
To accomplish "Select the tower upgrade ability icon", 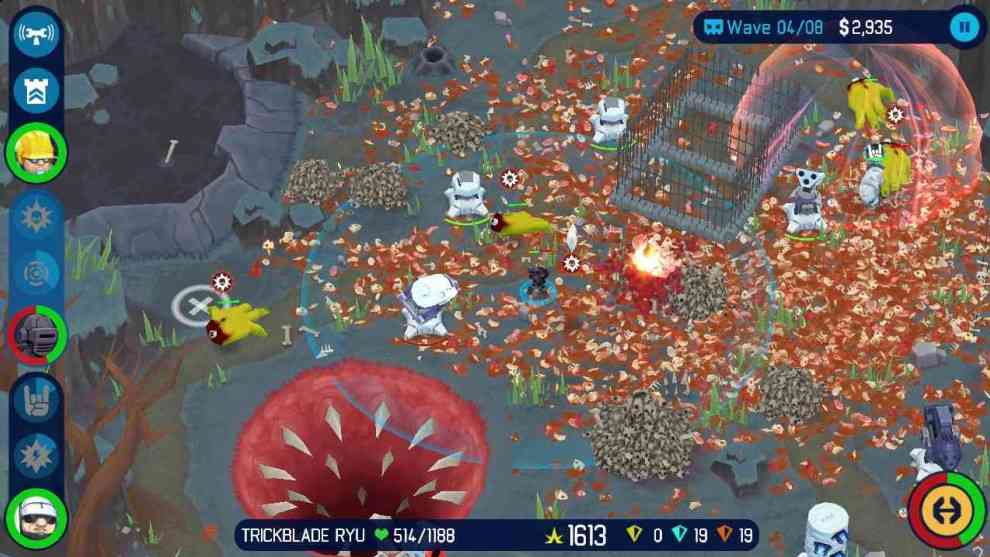I will (x=36, y=91).
